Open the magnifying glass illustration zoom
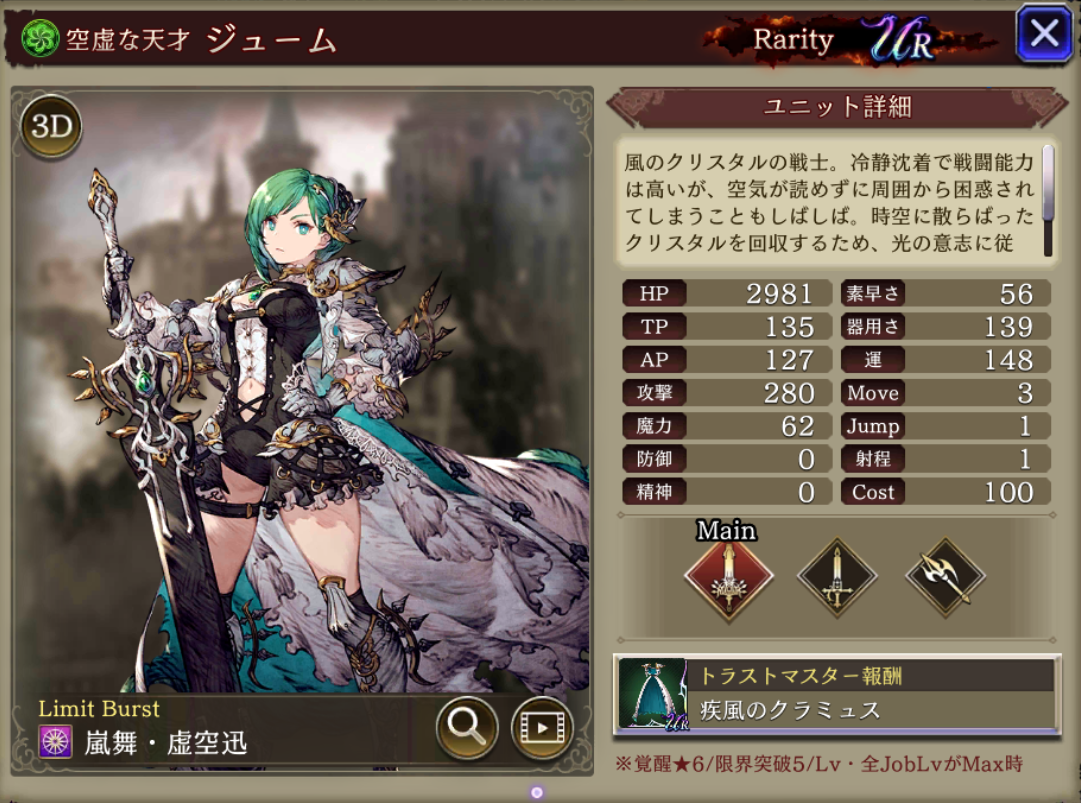 [x=467, y=725]
